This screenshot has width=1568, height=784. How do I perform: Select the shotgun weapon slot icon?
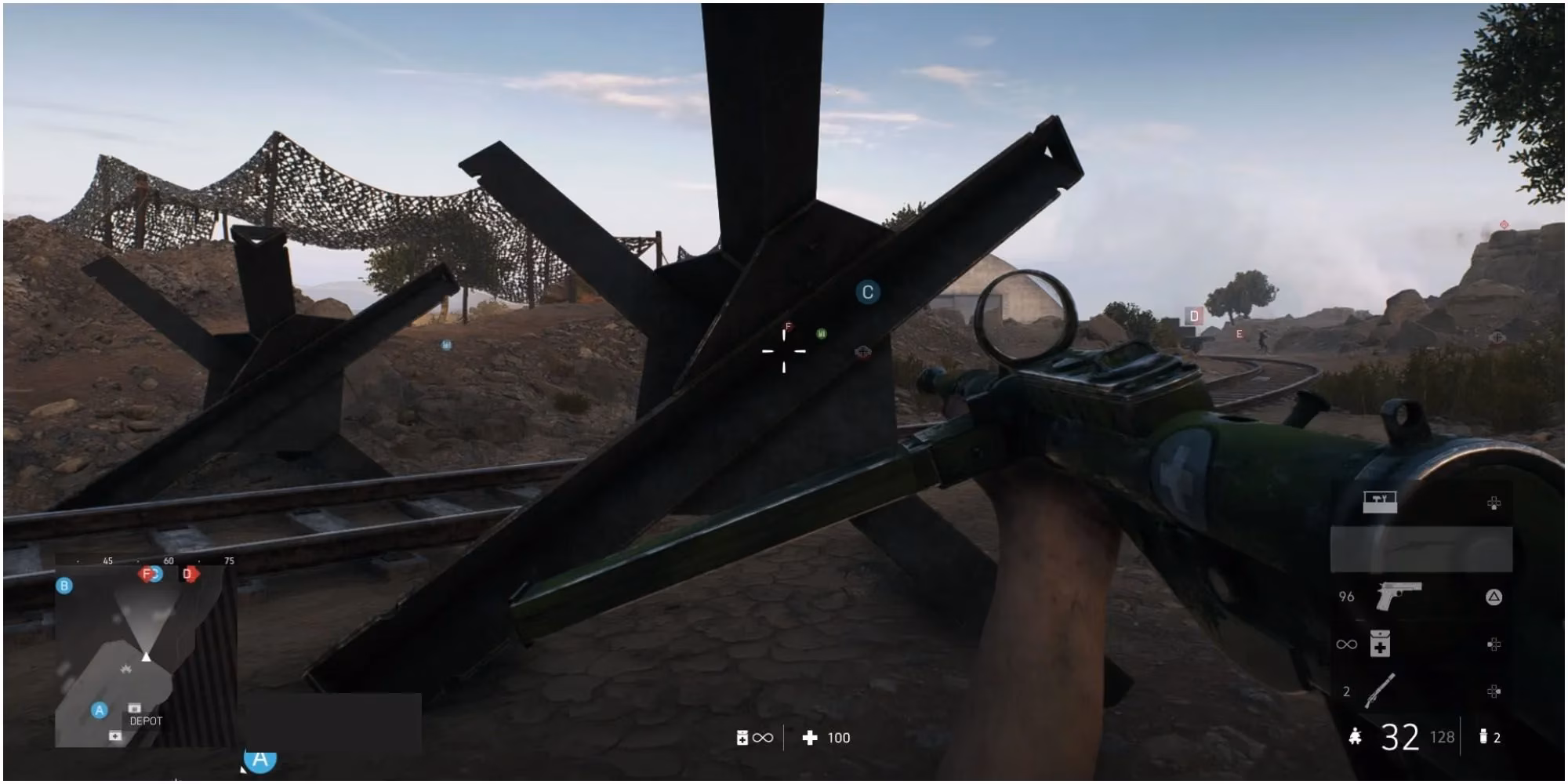[1380, 691]
